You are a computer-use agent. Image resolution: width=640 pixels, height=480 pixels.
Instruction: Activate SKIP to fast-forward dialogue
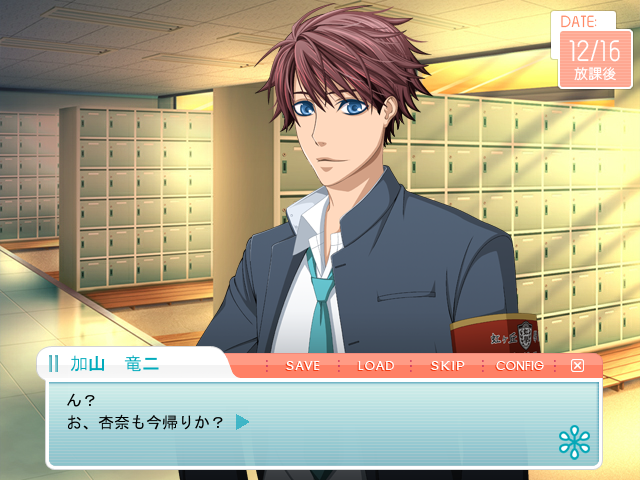447,366
